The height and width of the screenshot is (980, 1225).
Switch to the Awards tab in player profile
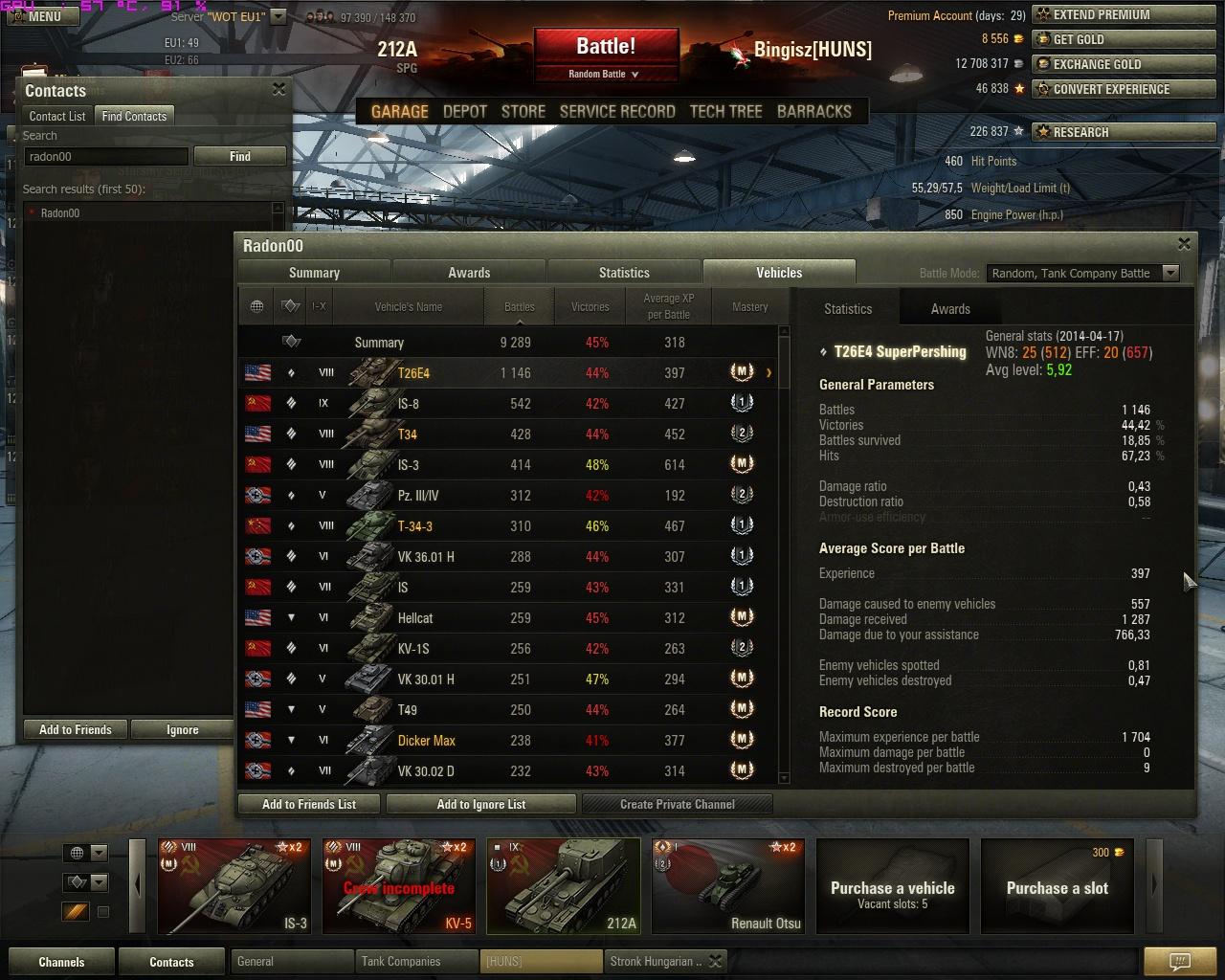[x=469, y=273]
